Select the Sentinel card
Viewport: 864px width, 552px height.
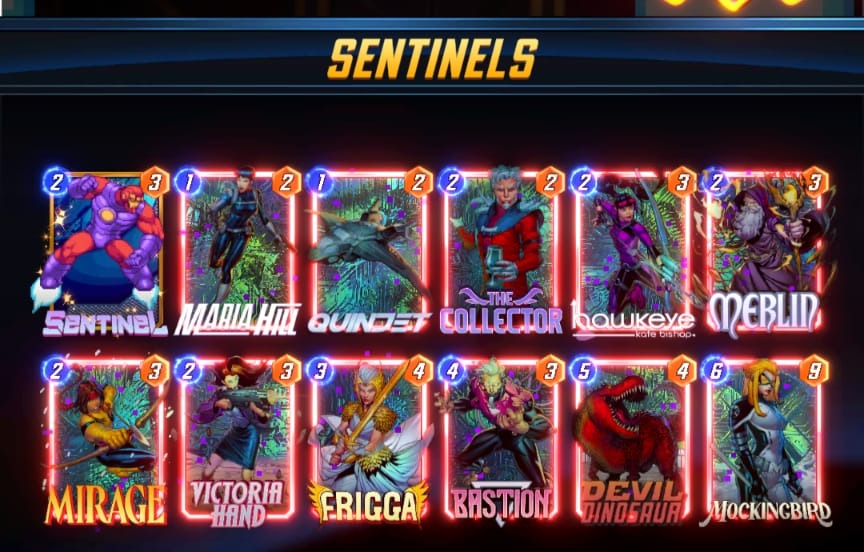coord(104,250)
